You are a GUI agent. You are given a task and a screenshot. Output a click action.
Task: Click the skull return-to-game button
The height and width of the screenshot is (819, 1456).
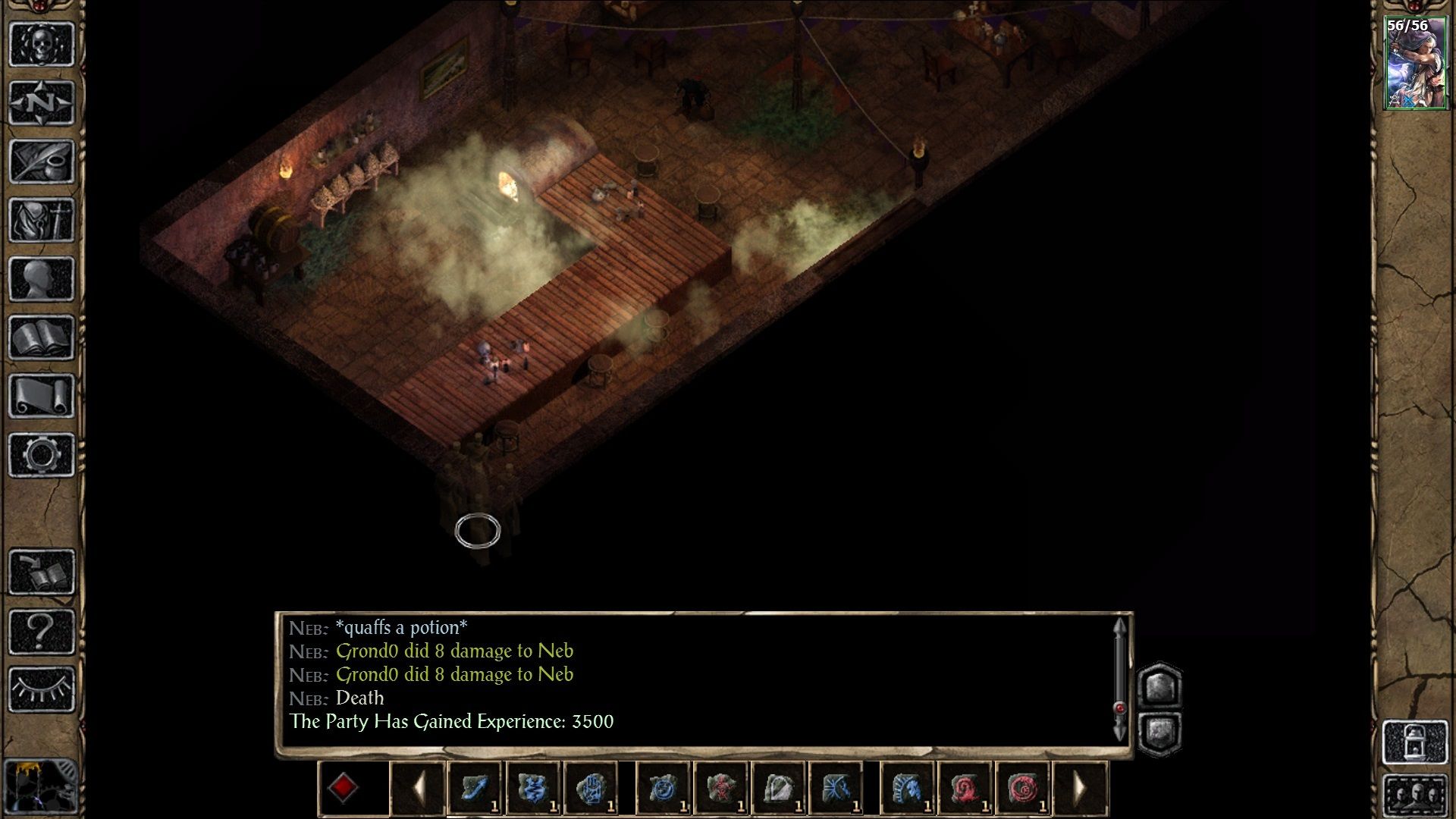(42, 44)
